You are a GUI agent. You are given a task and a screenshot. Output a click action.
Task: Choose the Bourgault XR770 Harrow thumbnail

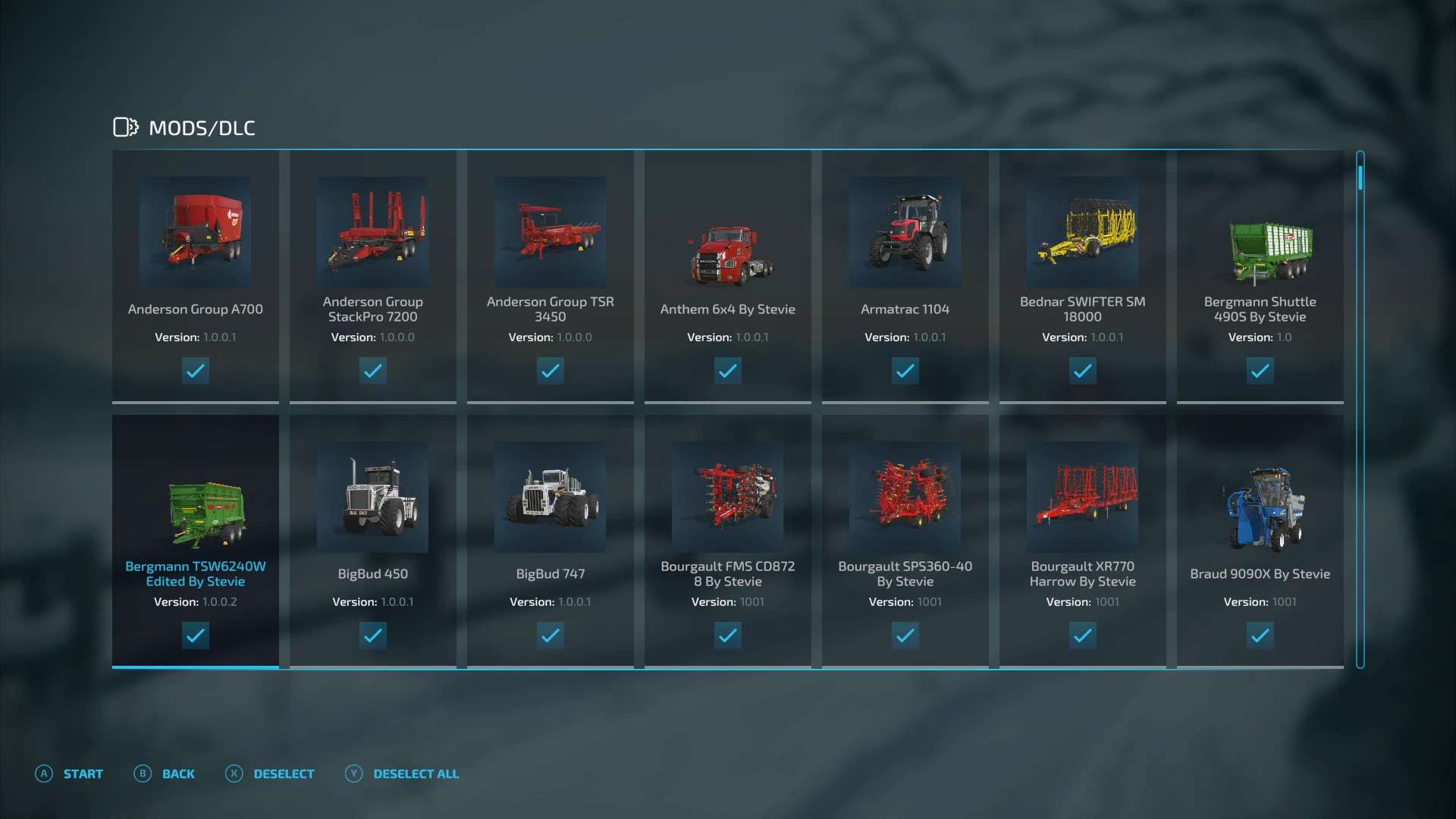[1082, 497]
